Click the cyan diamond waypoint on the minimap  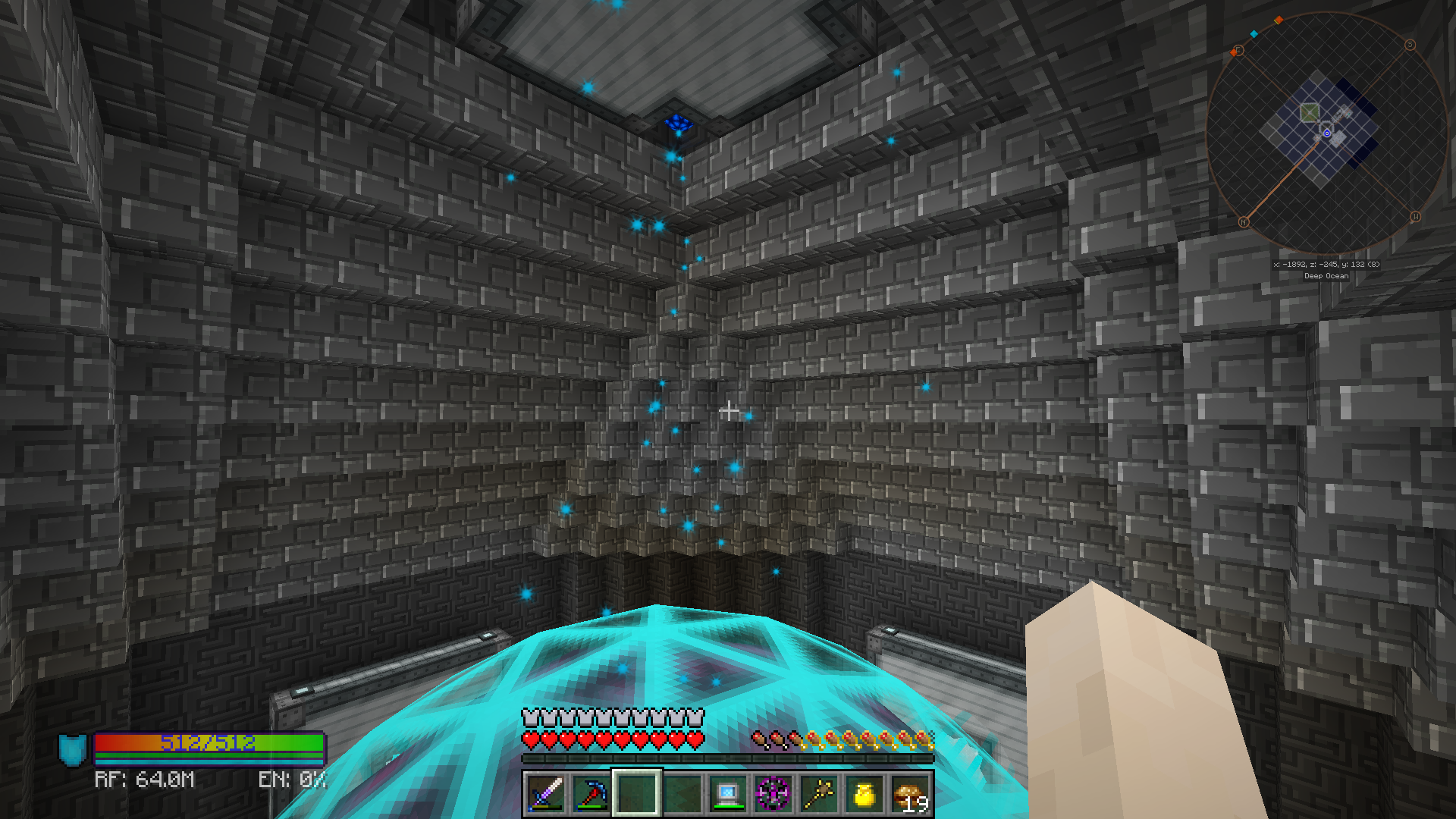(x=1254, y=34)
